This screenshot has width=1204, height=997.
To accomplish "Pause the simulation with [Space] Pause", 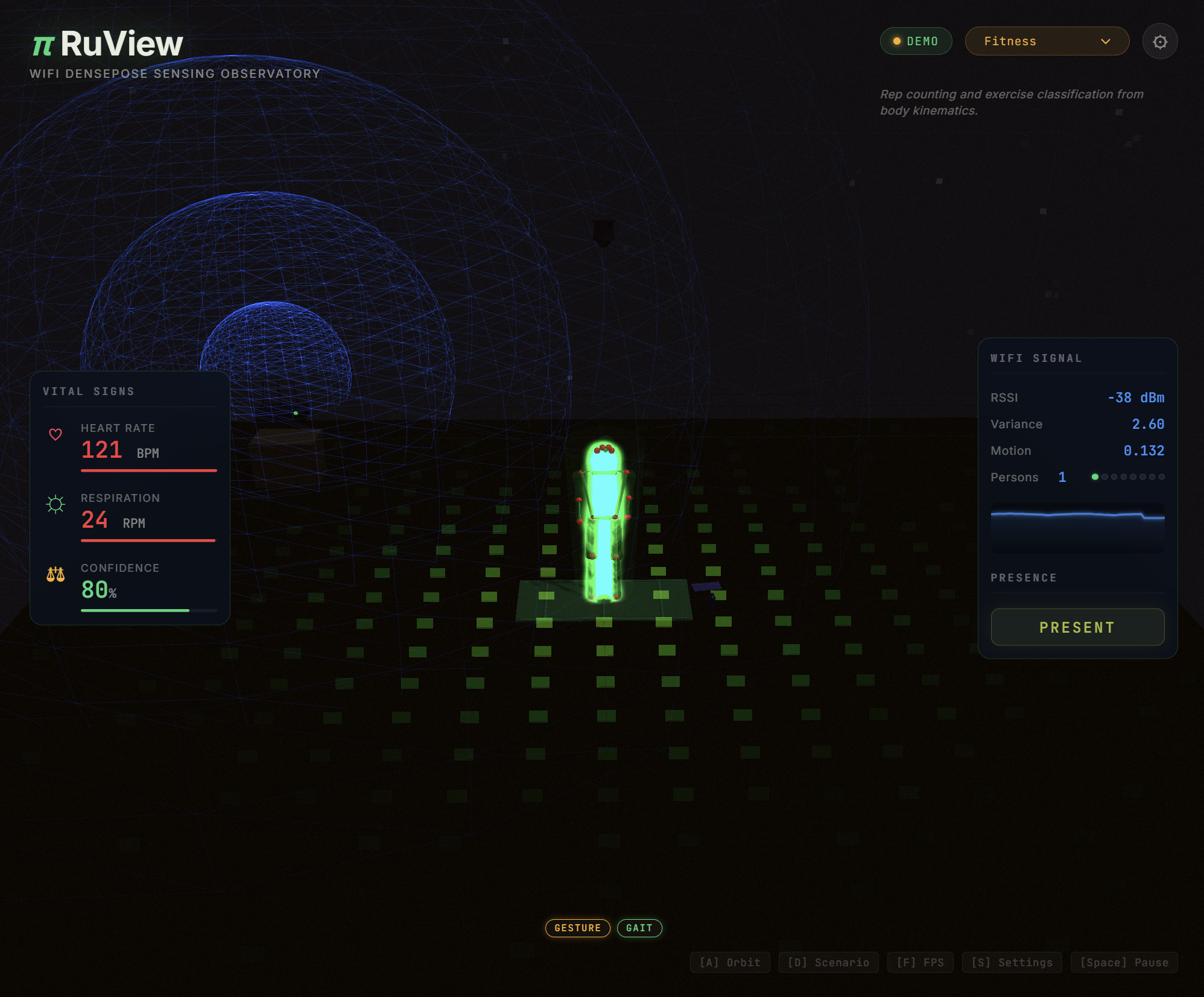I will click(x=1124, y=963).
